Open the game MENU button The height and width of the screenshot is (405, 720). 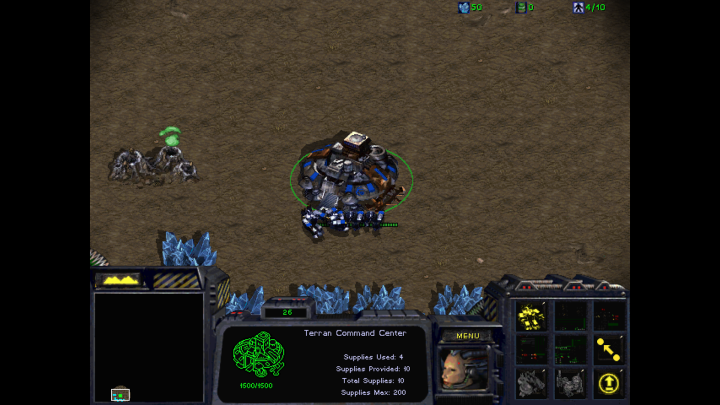467,336
